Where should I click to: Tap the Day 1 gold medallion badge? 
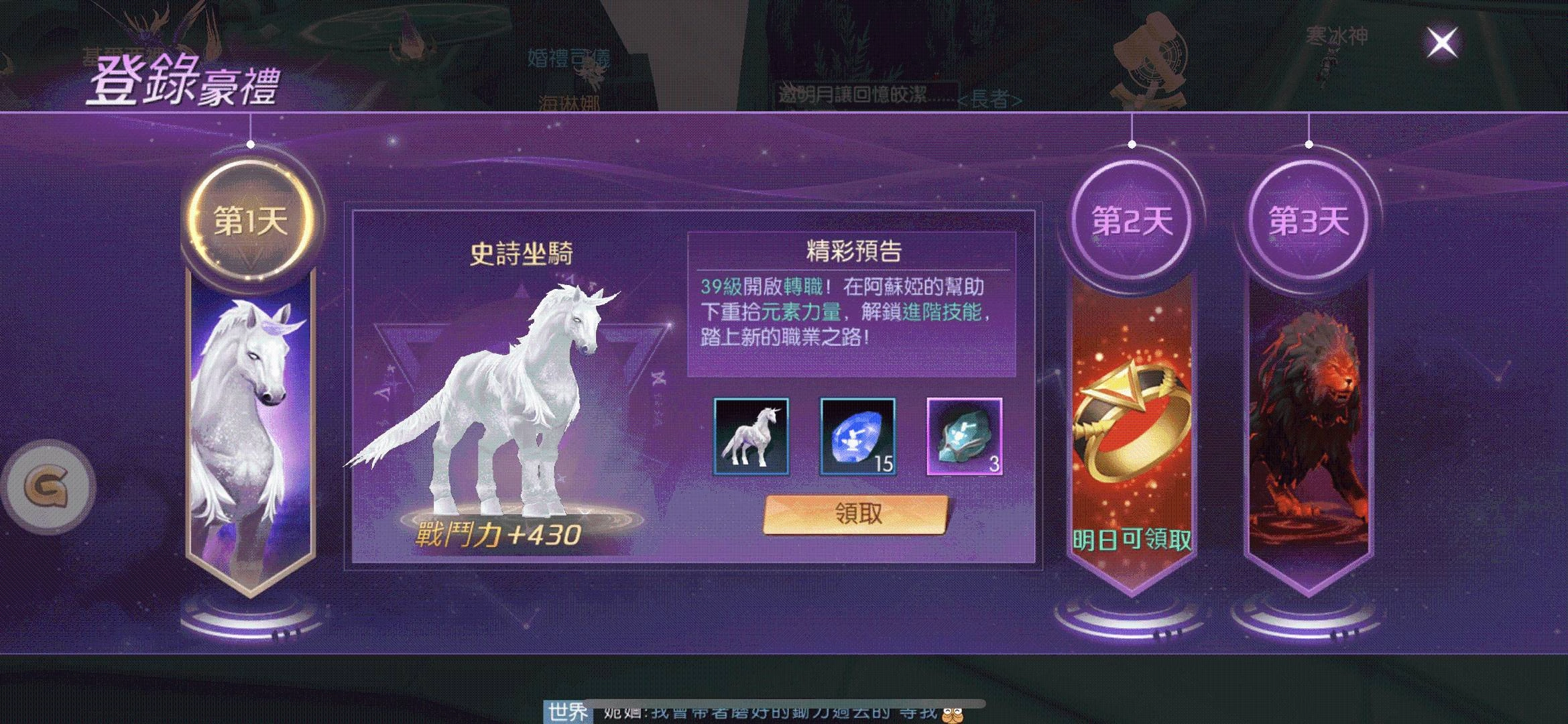point(250,220)
